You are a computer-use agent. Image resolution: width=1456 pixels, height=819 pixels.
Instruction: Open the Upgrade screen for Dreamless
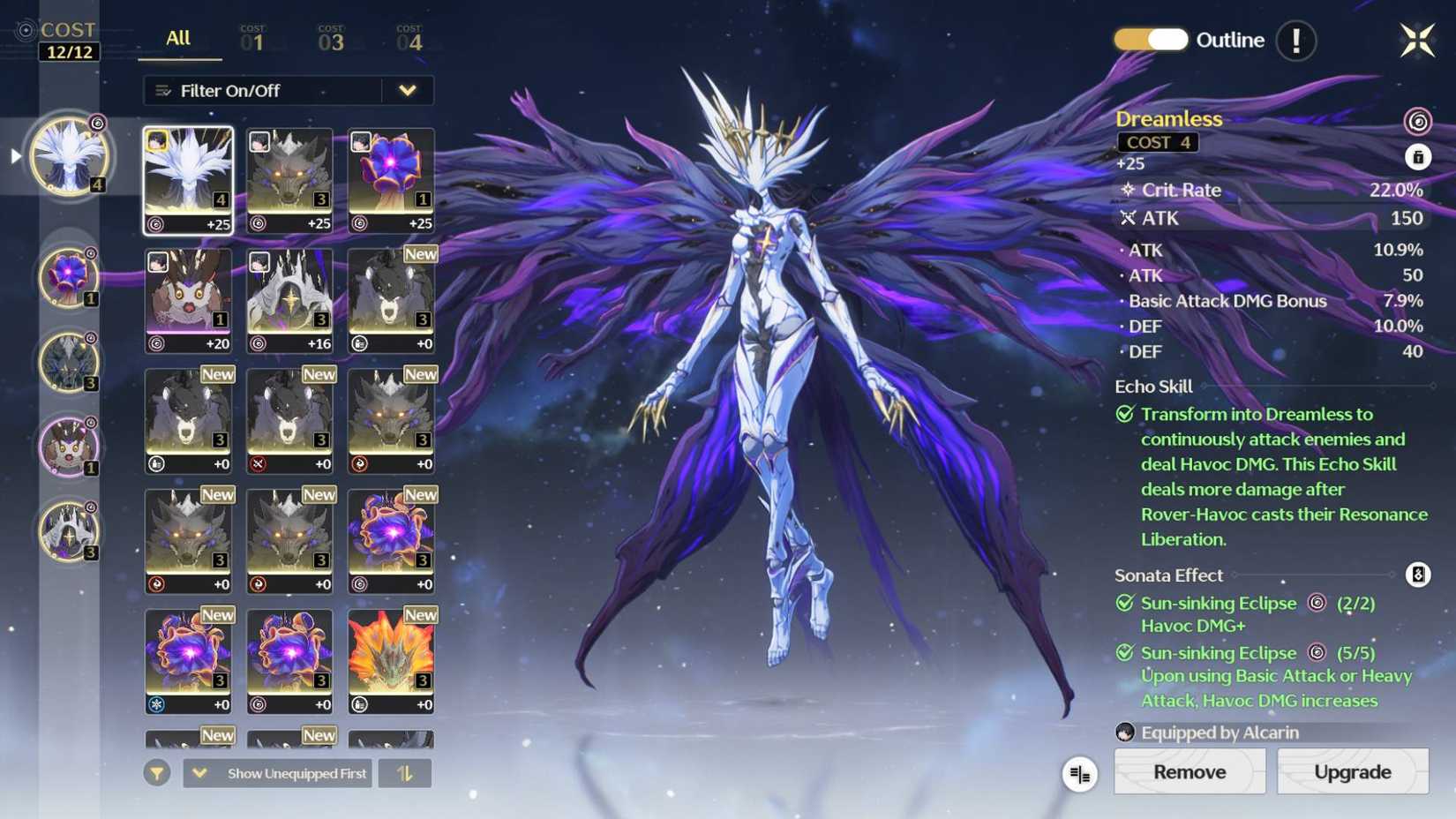[x=1352, y=771]
